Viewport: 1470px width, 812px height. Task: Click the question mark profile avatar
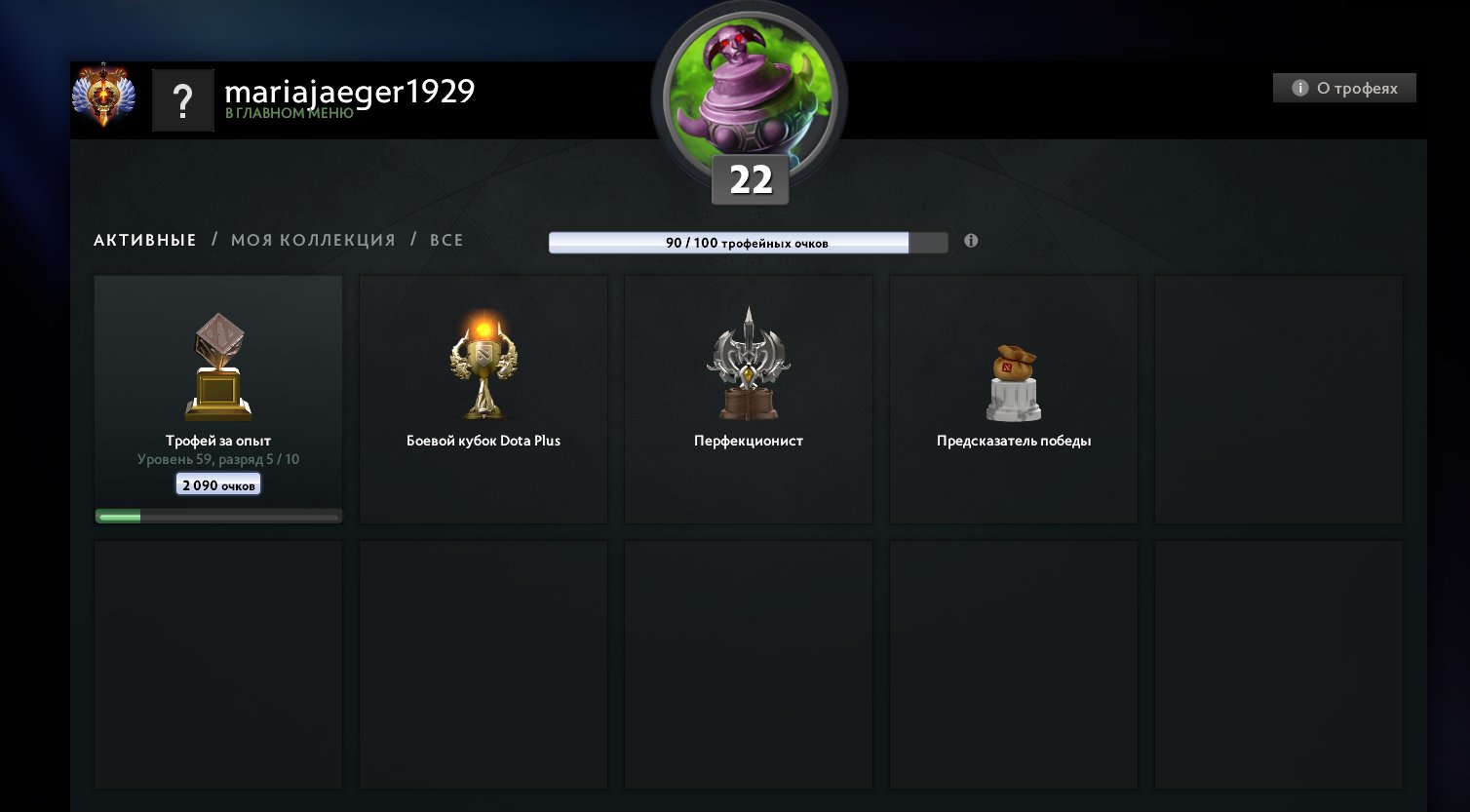pos(182,100)
